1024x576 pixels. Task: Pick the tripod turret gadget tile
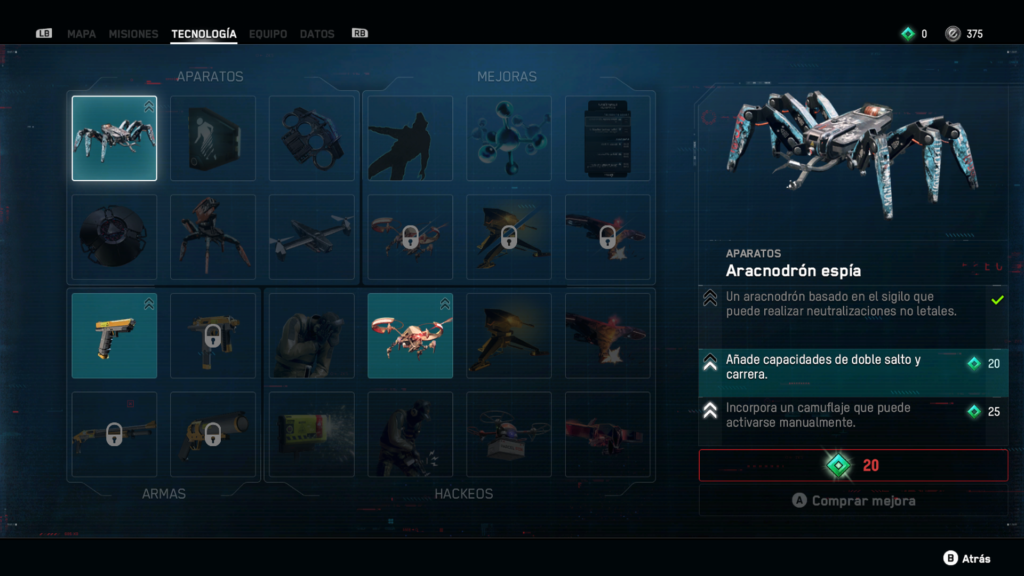pyautogui.click(x=213, y=237)
